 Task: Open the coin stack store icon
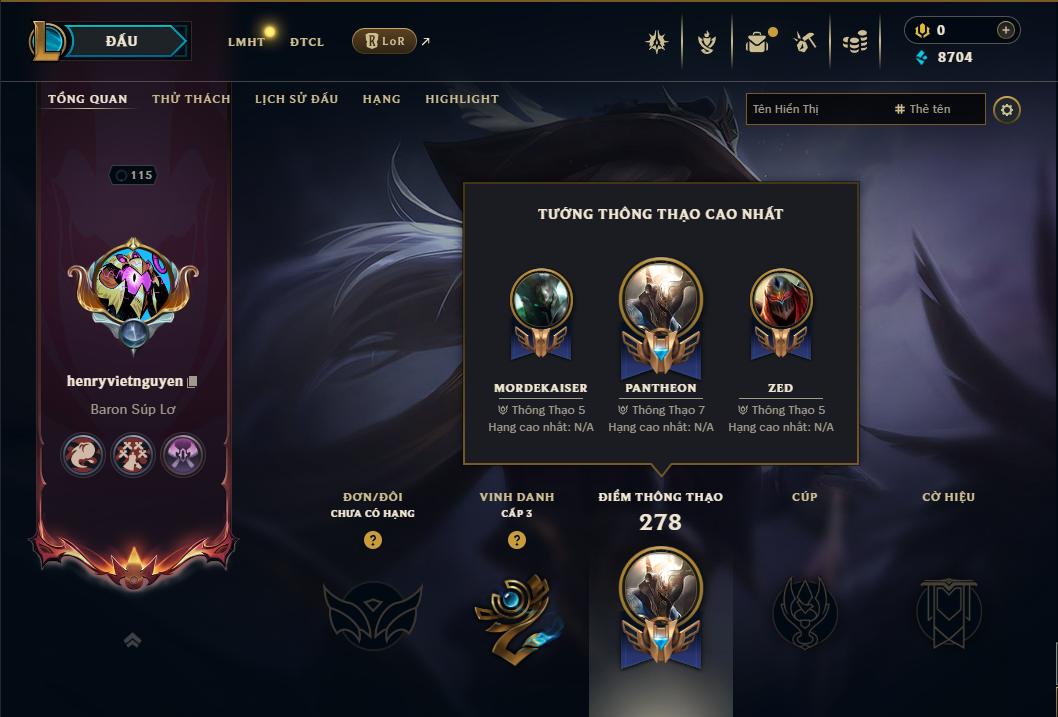[x=854, y=42]
